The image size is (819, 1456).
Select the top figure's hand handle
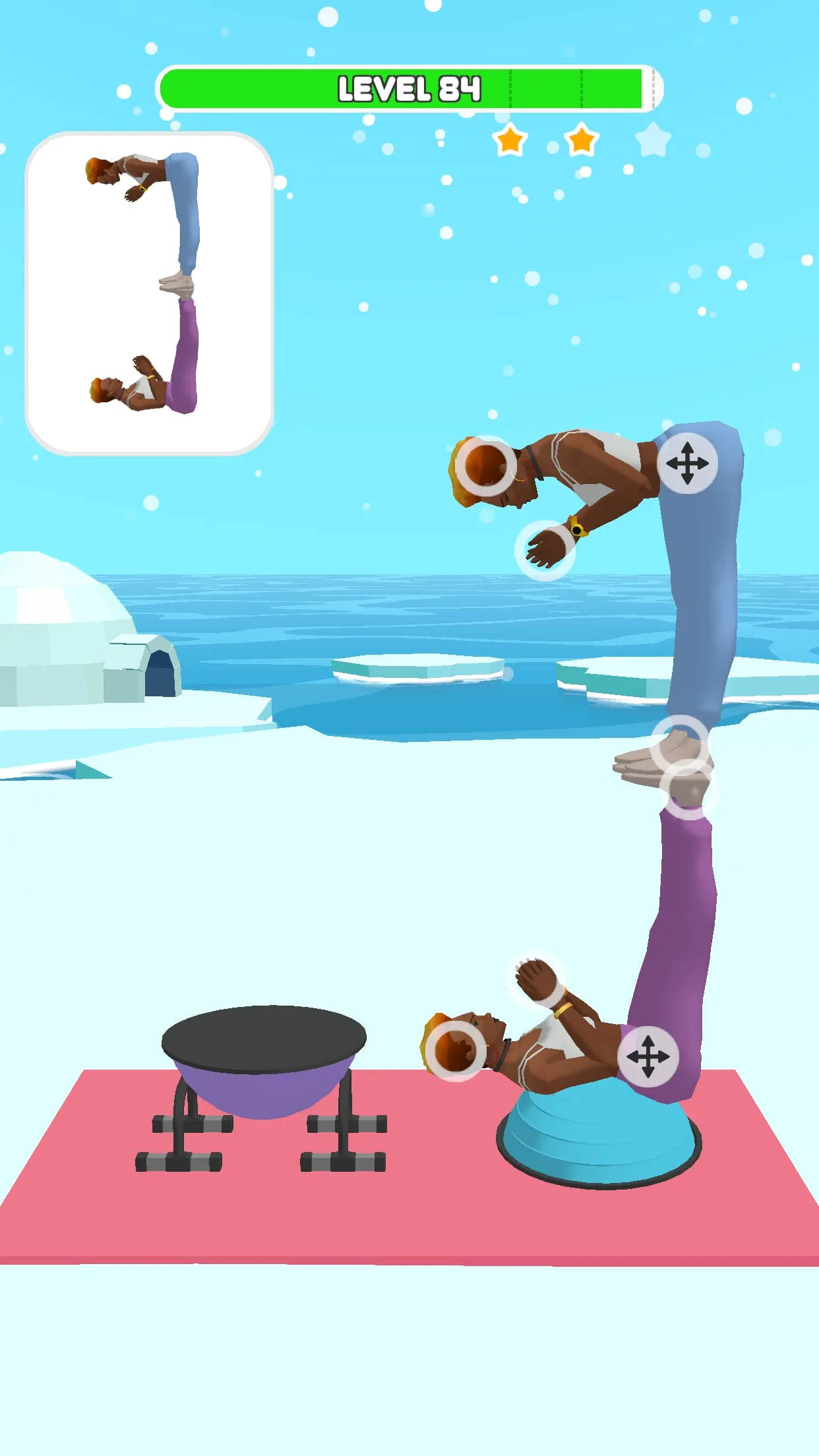[545, 551]
